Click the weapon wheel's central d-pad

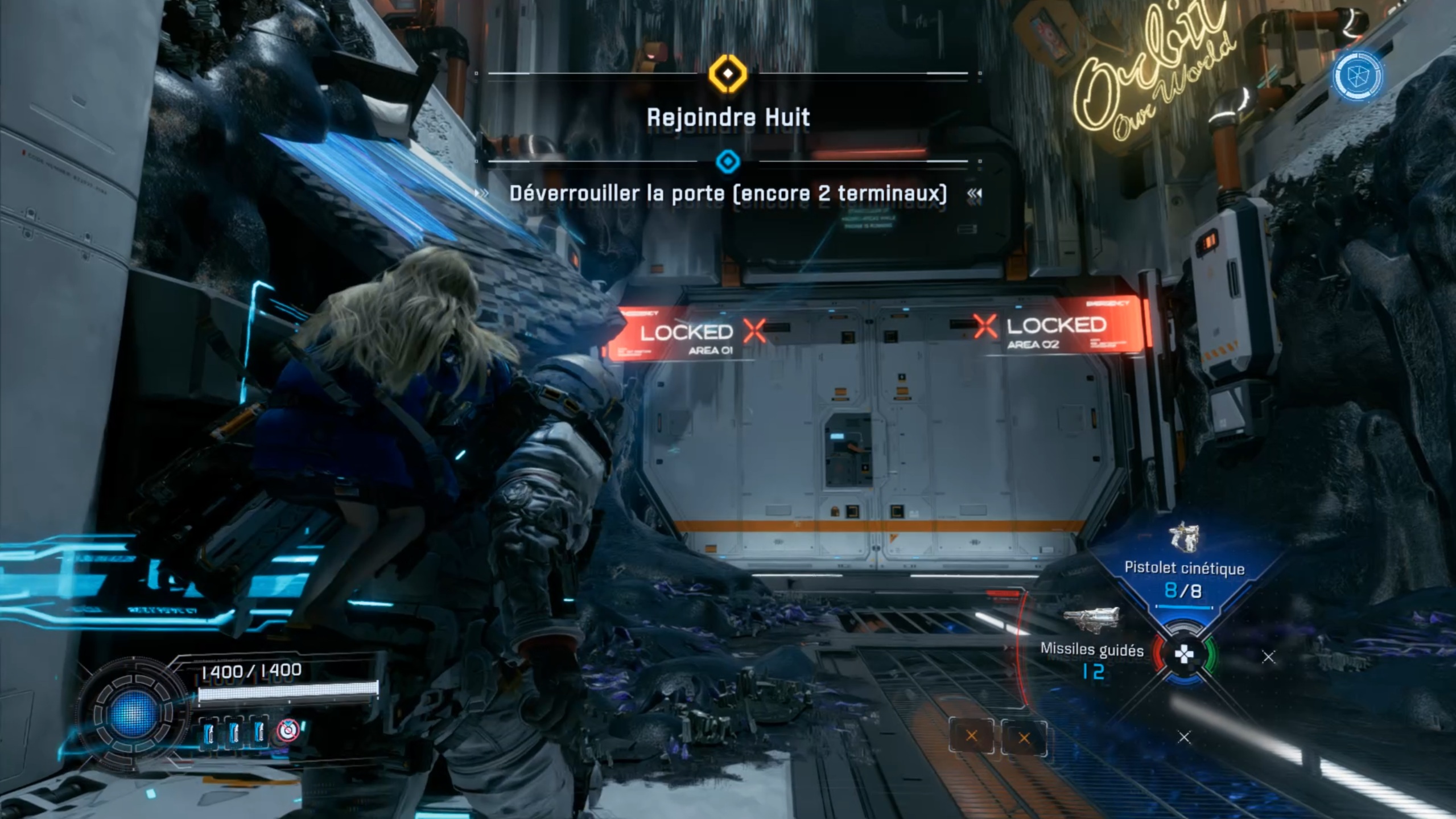1184,655
